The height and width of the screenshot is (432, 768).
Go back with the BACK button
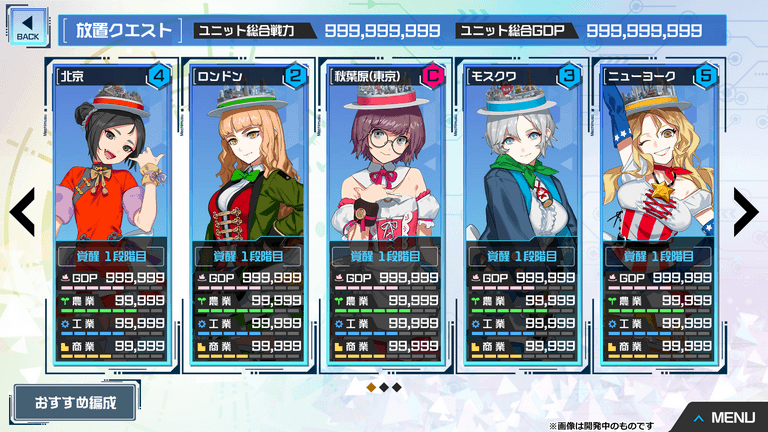pos(27,26)
